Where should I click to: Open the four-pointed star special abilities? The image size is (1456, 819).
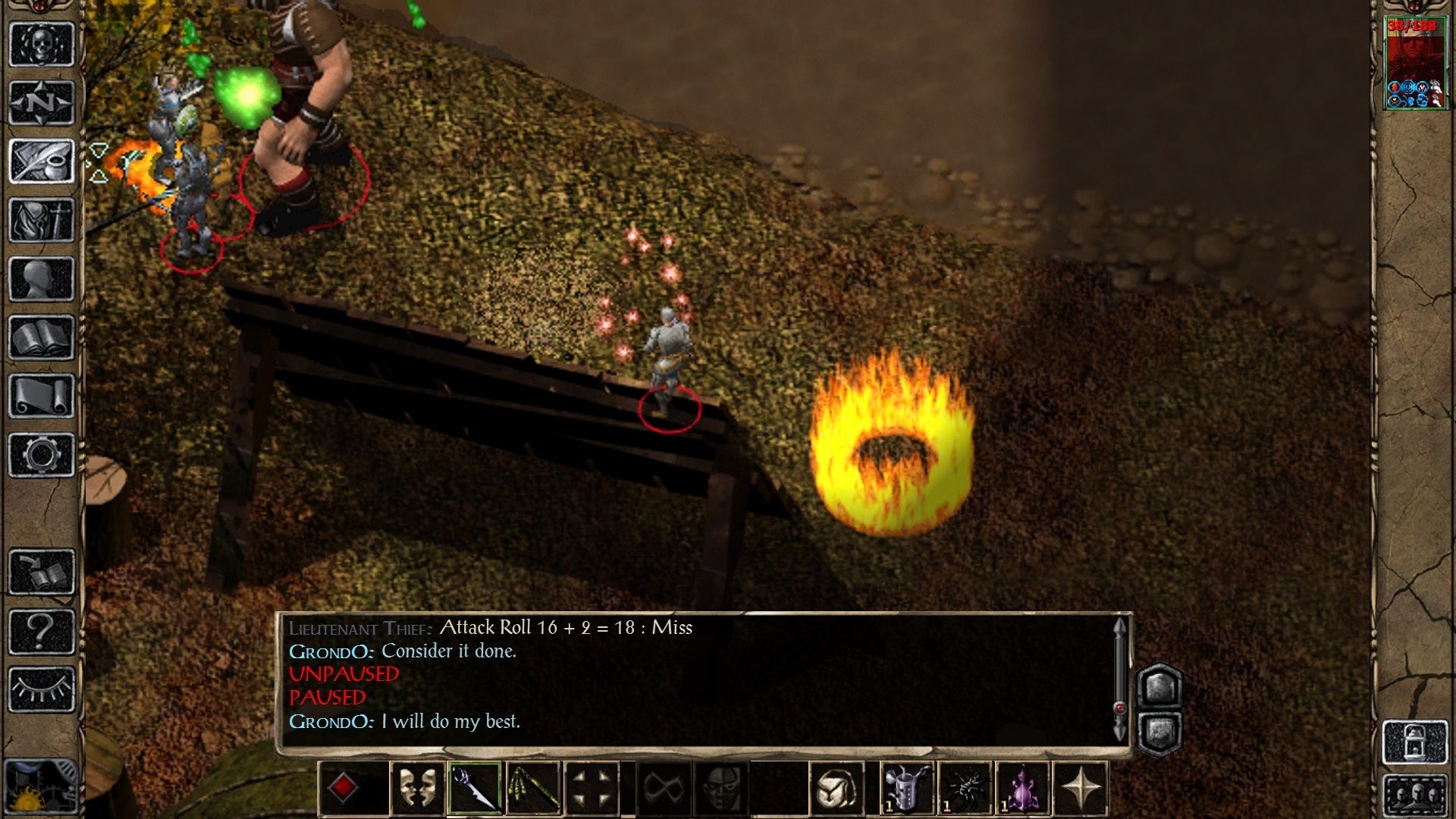point(1081,789)
